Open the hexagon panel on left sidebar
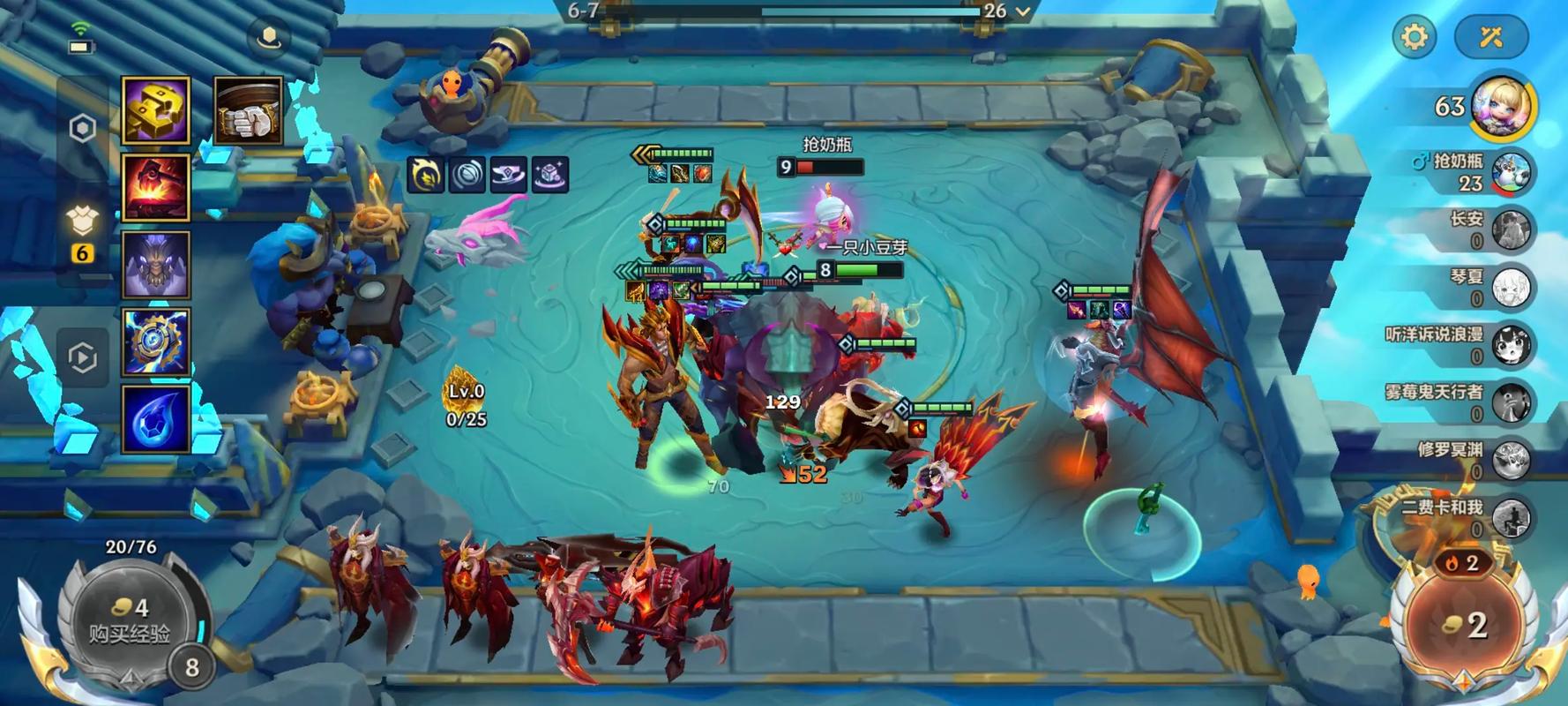The height and width of the screenshot is (706, 1568). [x=83, y=129]
